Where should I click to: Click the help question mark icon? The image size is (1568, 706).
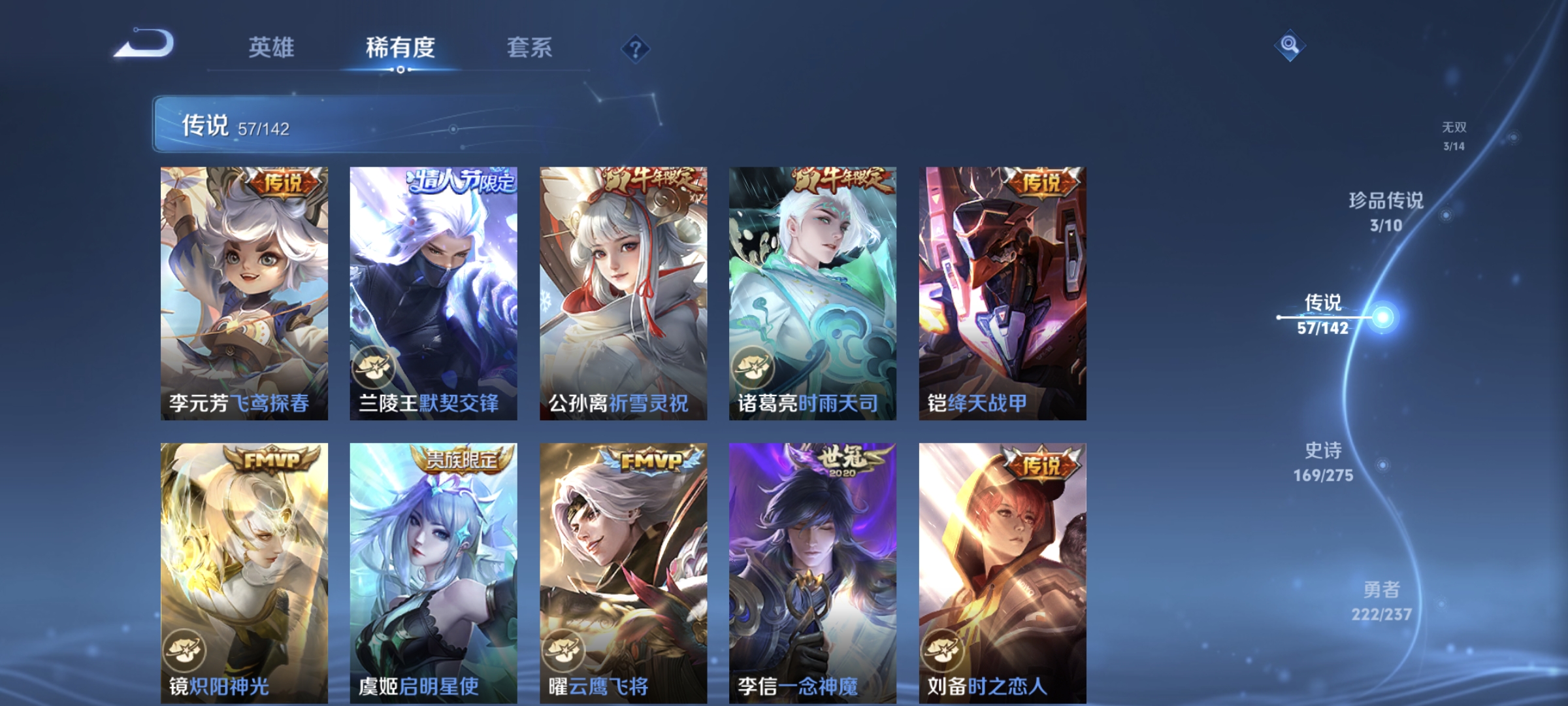pos(636,48)
